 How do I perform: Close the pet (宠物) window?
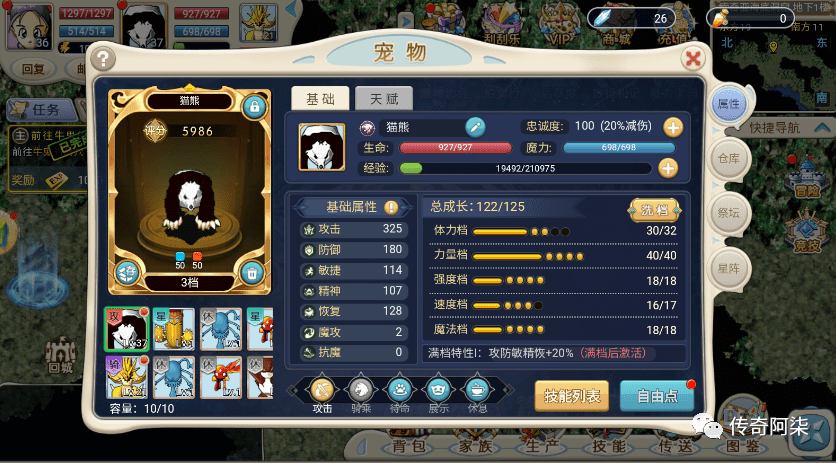click(x=692, y=59)
